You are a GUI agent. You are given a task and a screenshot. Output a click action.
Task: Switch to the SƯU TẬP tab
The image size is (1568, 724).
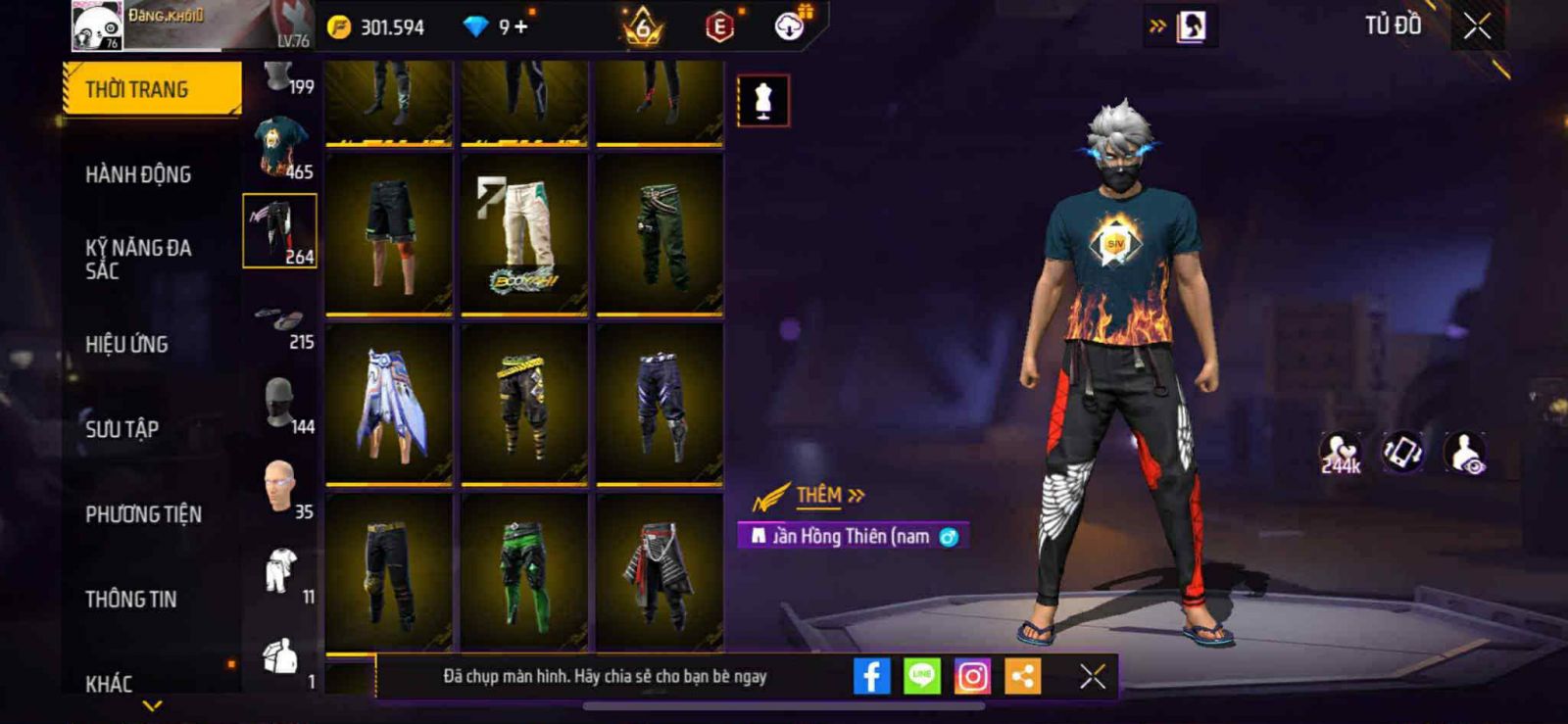pos(122,429)
